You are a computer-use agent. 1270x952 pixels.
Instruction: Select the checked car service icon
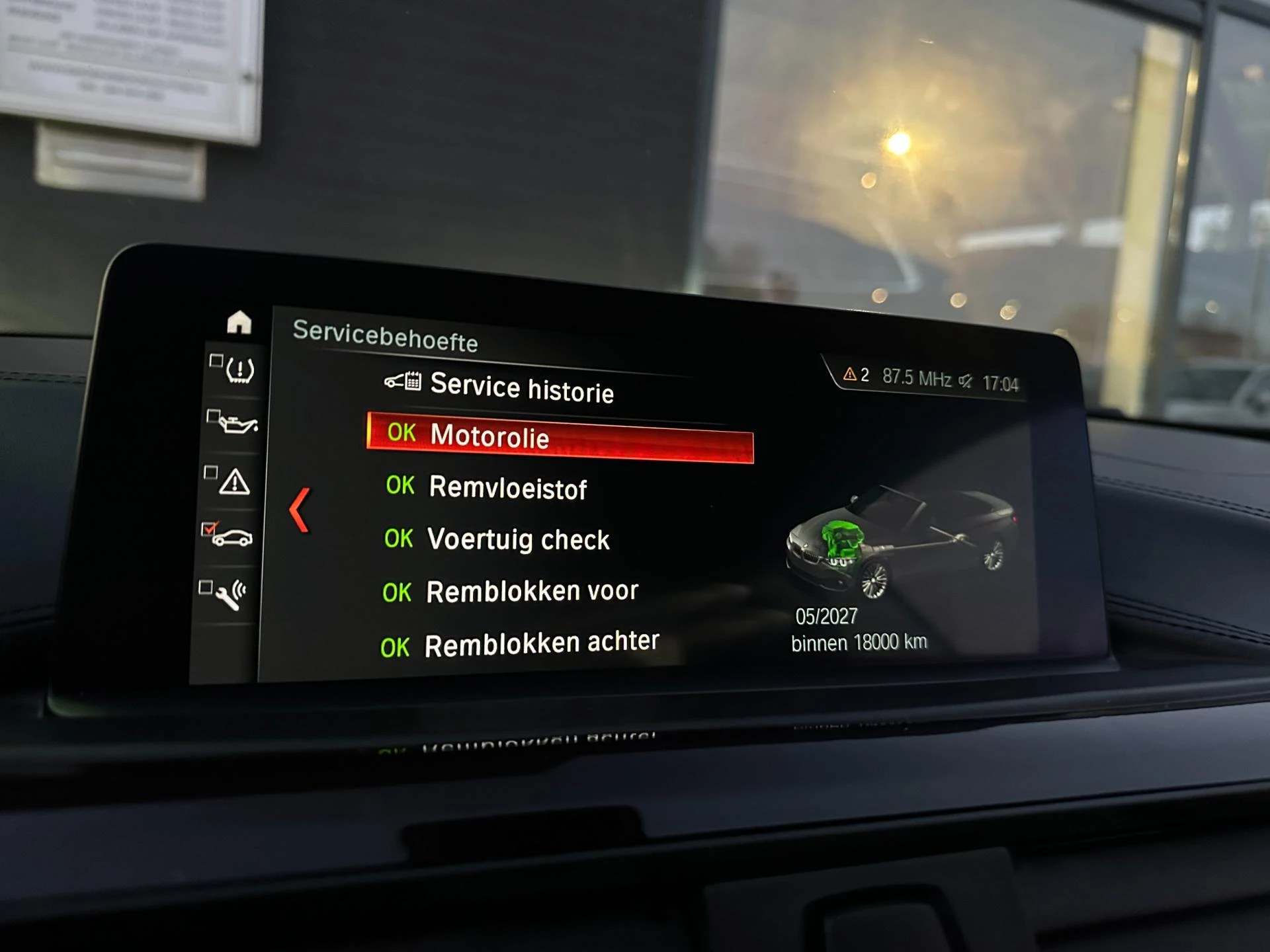(230, 536)
